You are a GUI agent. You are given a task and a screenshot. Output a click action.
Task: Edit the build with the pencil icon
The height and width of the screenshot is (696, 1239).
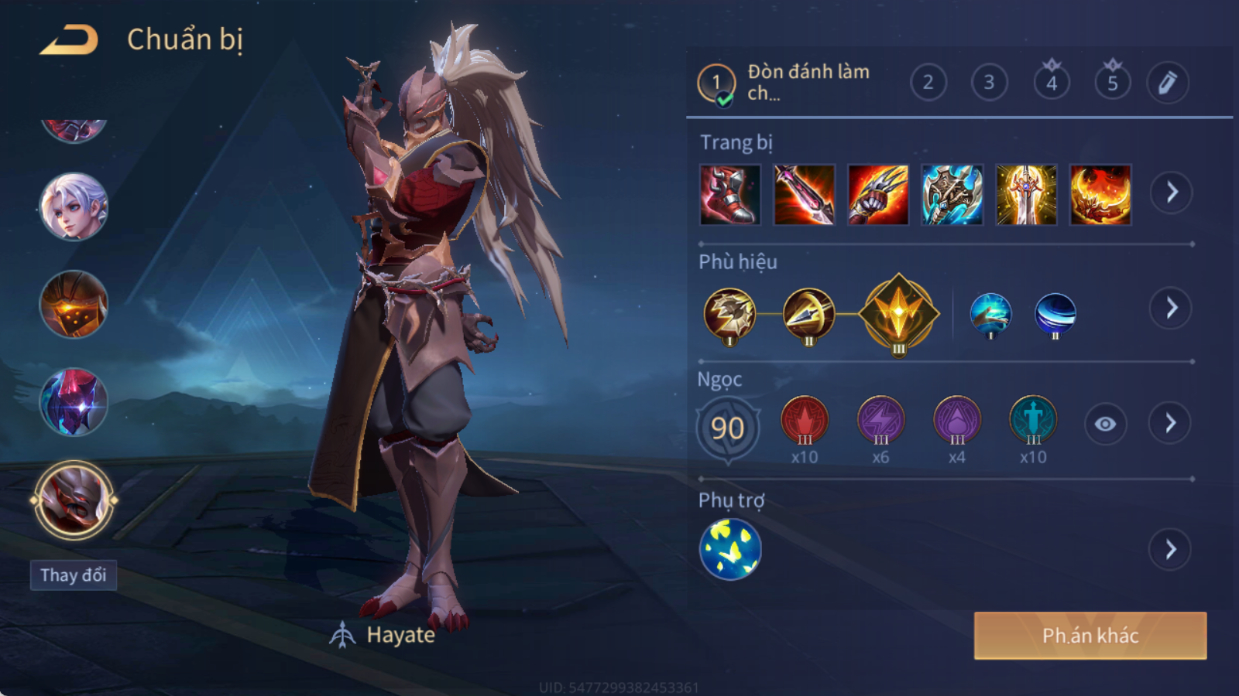point(1167,82)
